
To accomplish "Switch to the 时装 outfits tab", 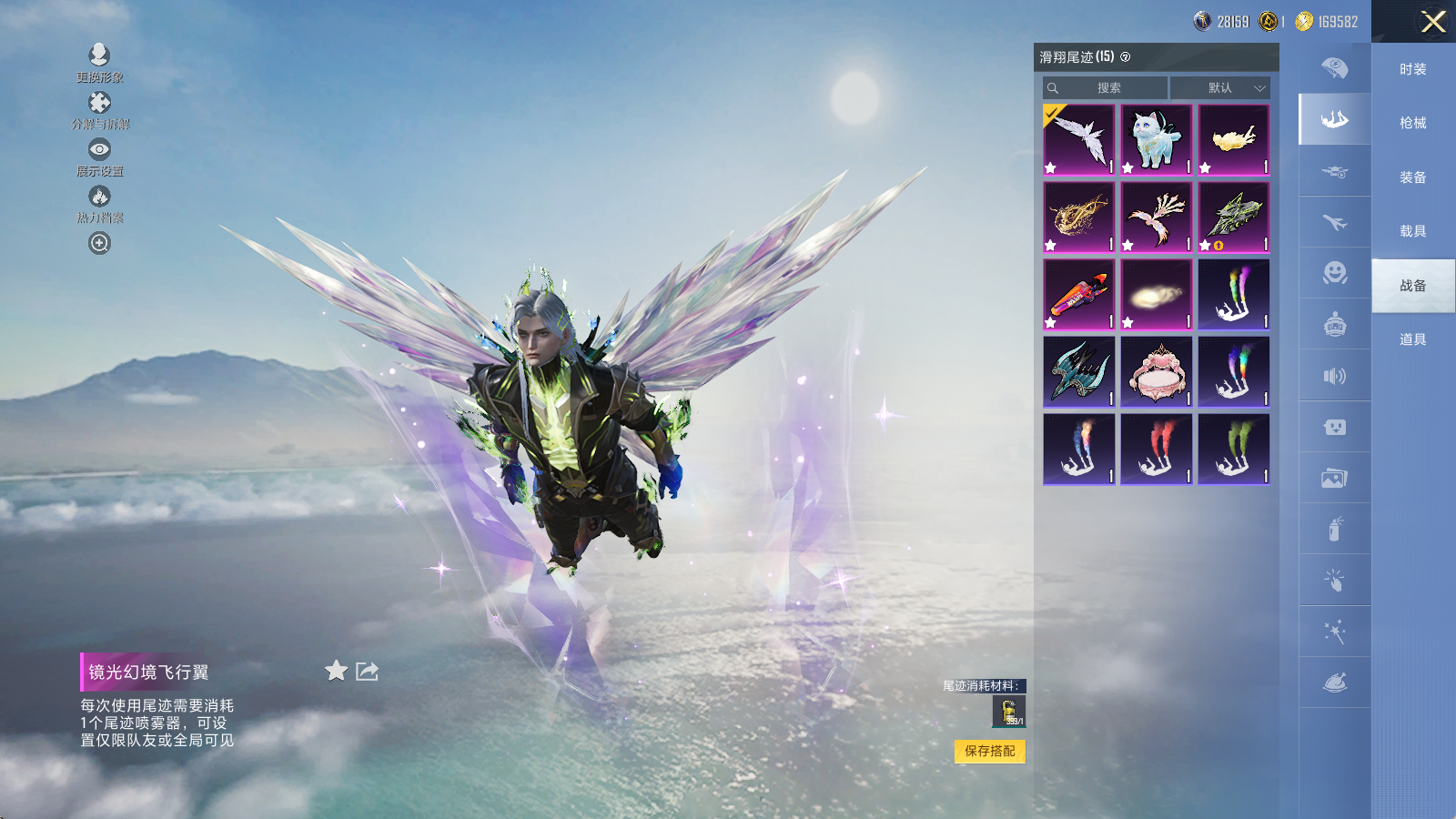I will [x=1412, y=69].
